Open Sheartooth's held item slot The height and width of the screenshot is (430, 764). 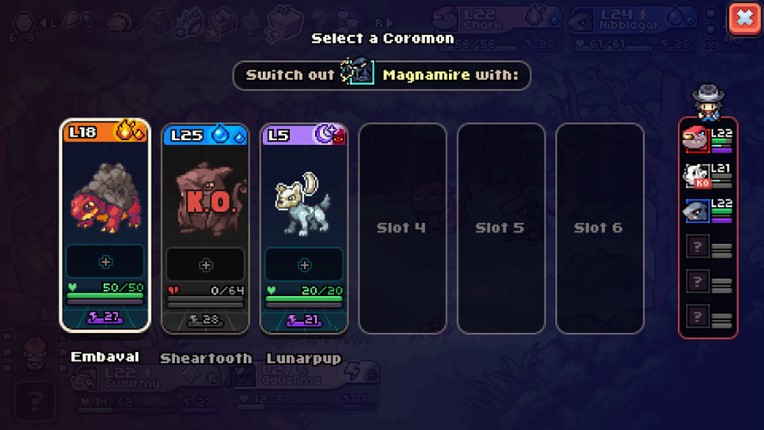click(205, 265)
